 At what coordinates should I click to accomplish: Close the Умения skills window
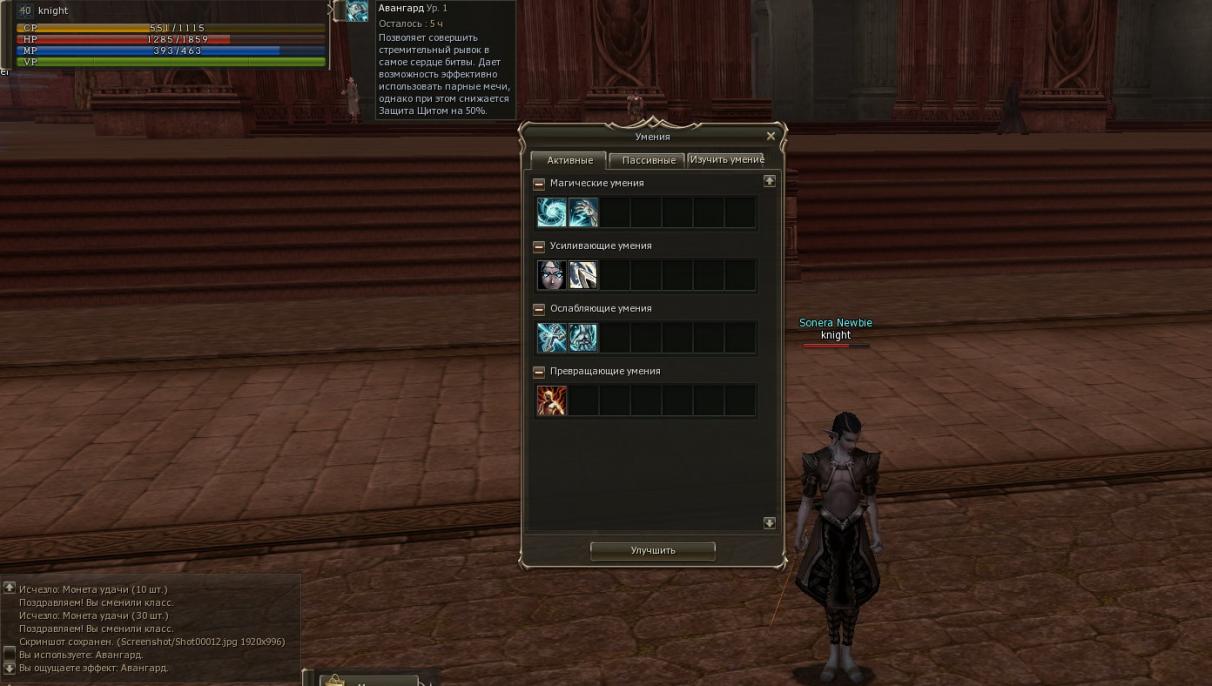pyautogui.click(x=770, y=136)
